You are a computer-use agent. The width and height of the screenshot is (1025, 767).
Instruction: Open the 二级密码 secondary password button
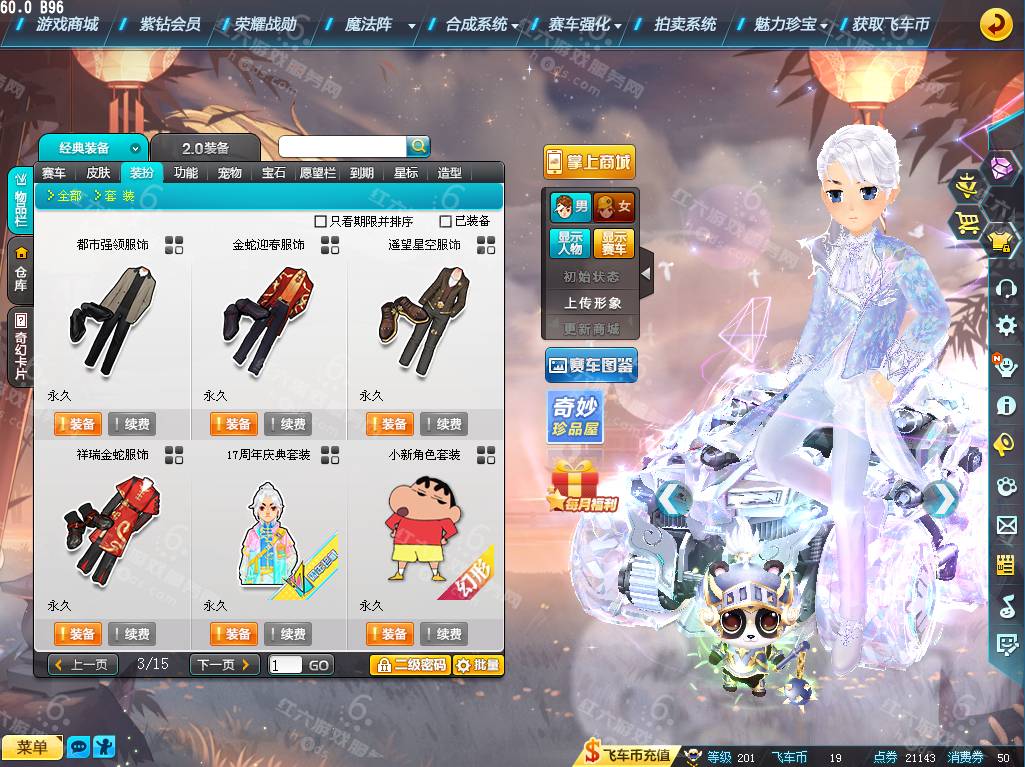410,664
